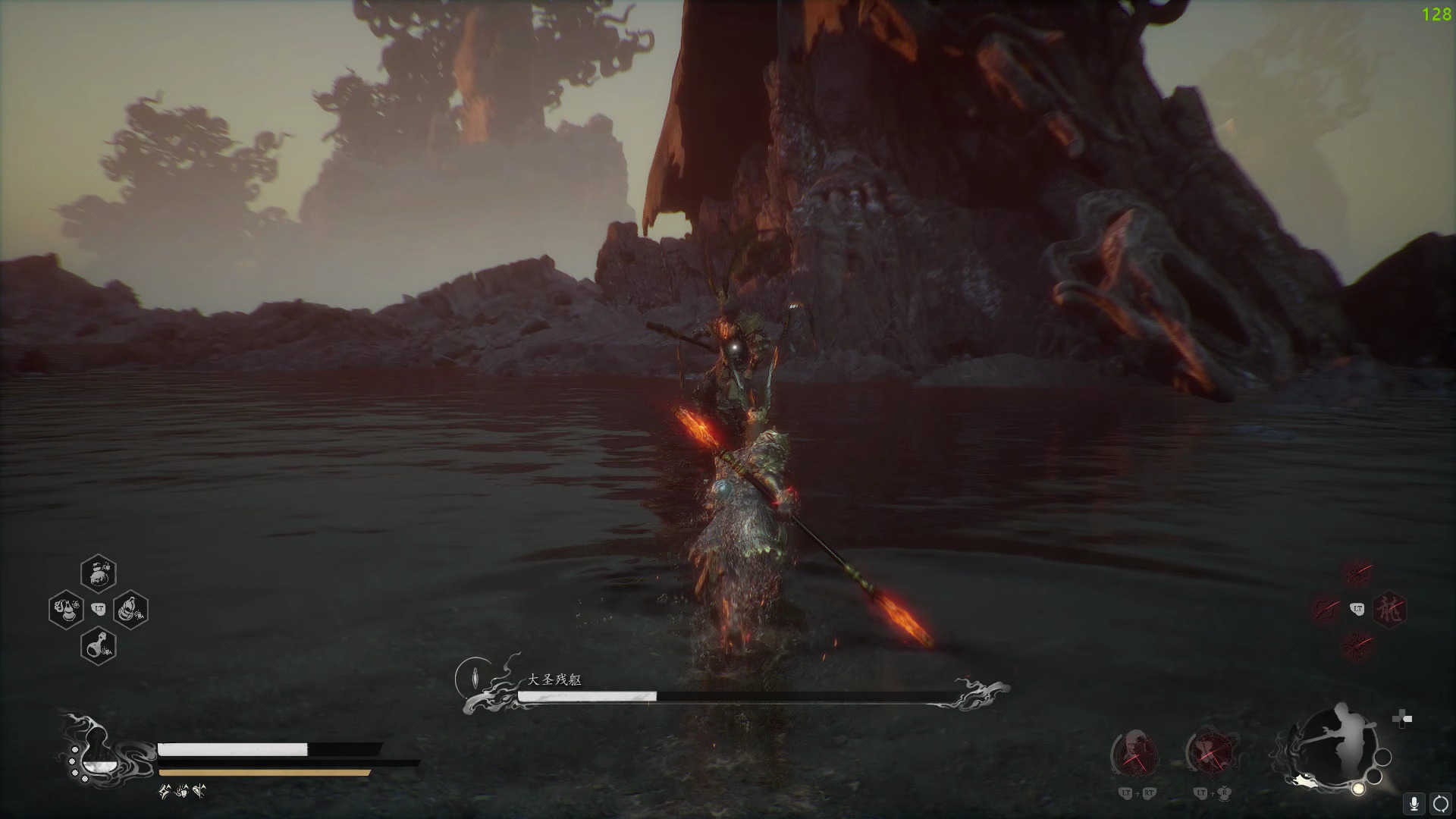Toggle the microphone overlay button

click(x=1414, y=804)
